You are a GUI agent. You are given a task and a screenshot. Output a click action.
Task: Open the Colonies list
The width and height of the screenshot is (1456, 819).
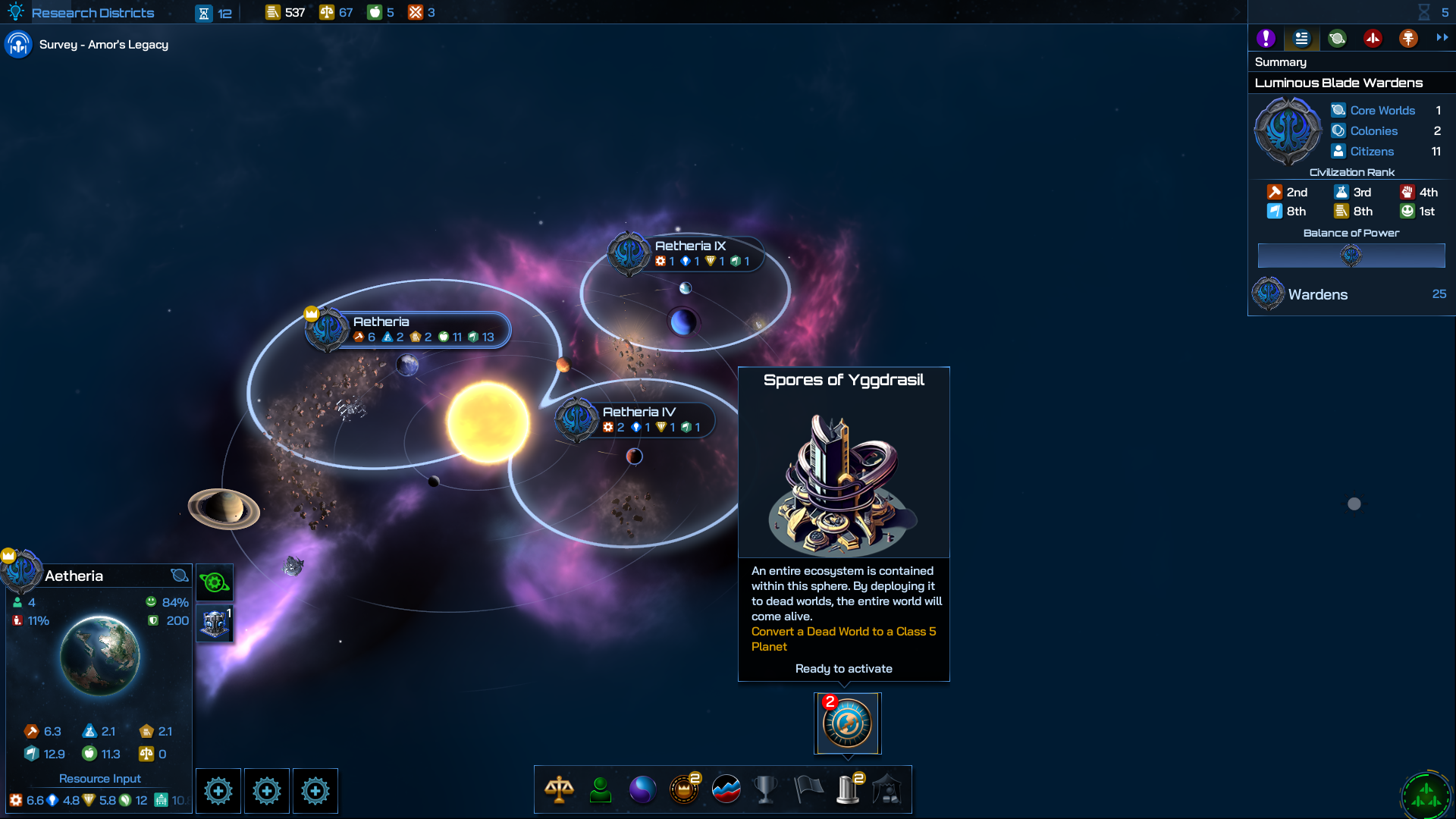click(x=1373, y=131)
